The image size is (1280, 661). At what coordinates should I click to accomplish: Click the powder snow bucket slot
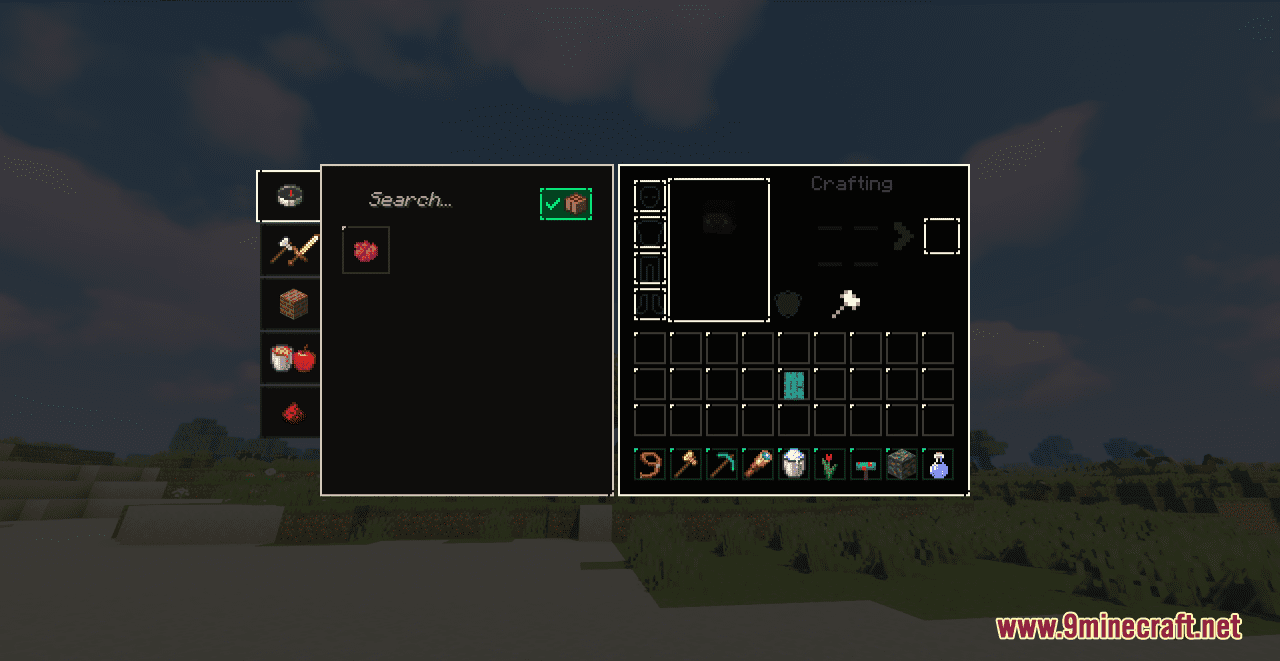794,464
